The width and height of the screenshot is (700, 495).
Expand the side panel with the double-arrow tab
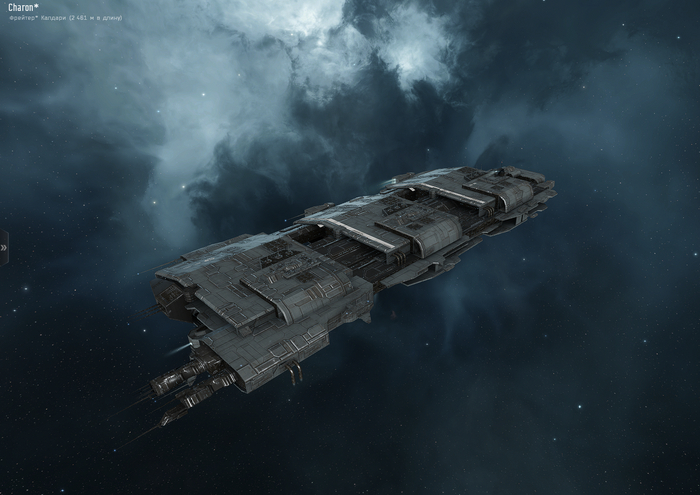point(4,246)
